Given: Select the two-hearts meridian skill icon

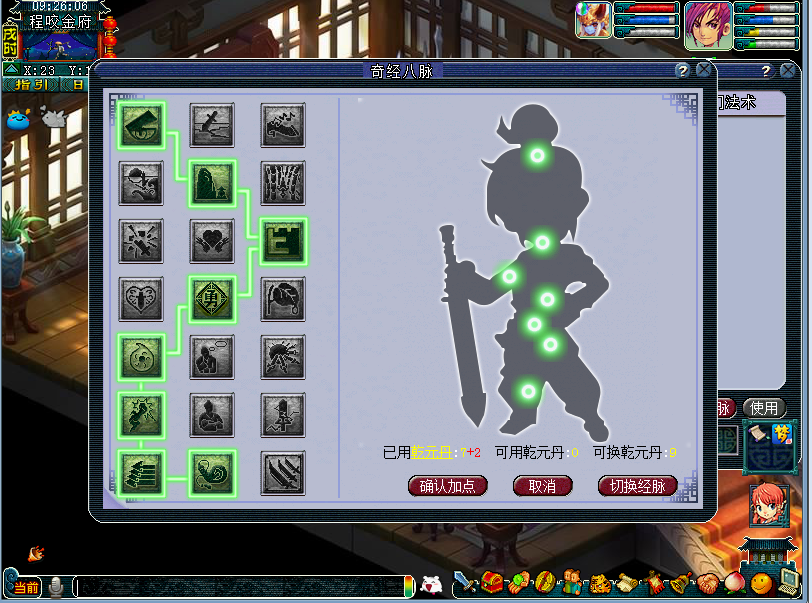Looking at the screenshot, I should point(212,240).
